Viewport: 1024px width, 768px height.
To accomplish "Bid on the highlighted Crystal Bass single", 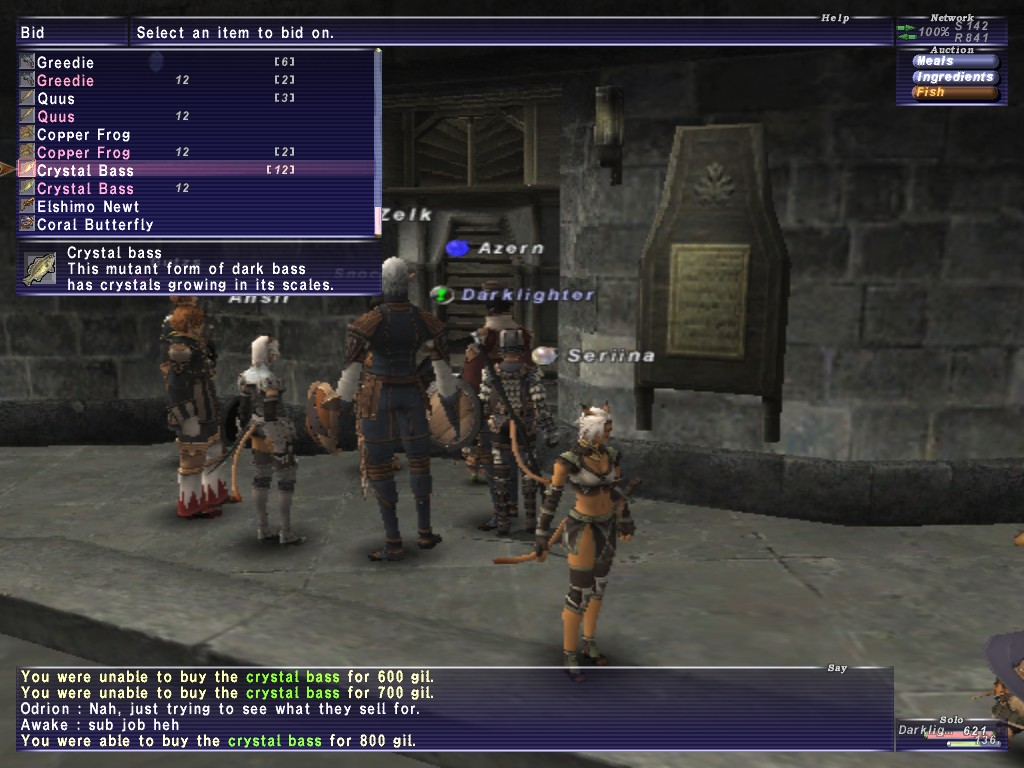I will [85, 171].
